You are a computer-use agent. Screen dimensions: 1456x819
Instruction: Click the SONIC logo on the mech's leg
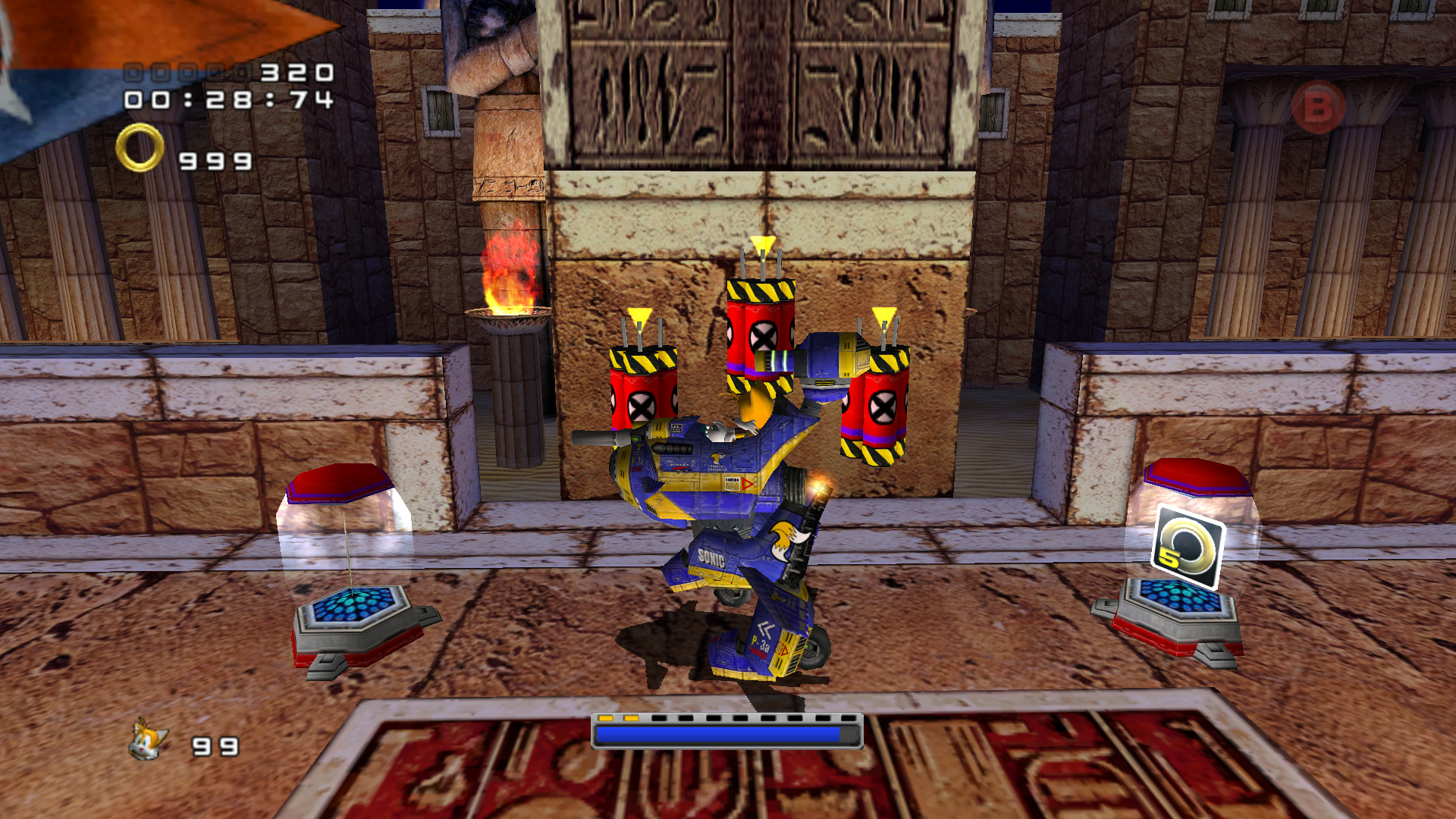point(711,556)
